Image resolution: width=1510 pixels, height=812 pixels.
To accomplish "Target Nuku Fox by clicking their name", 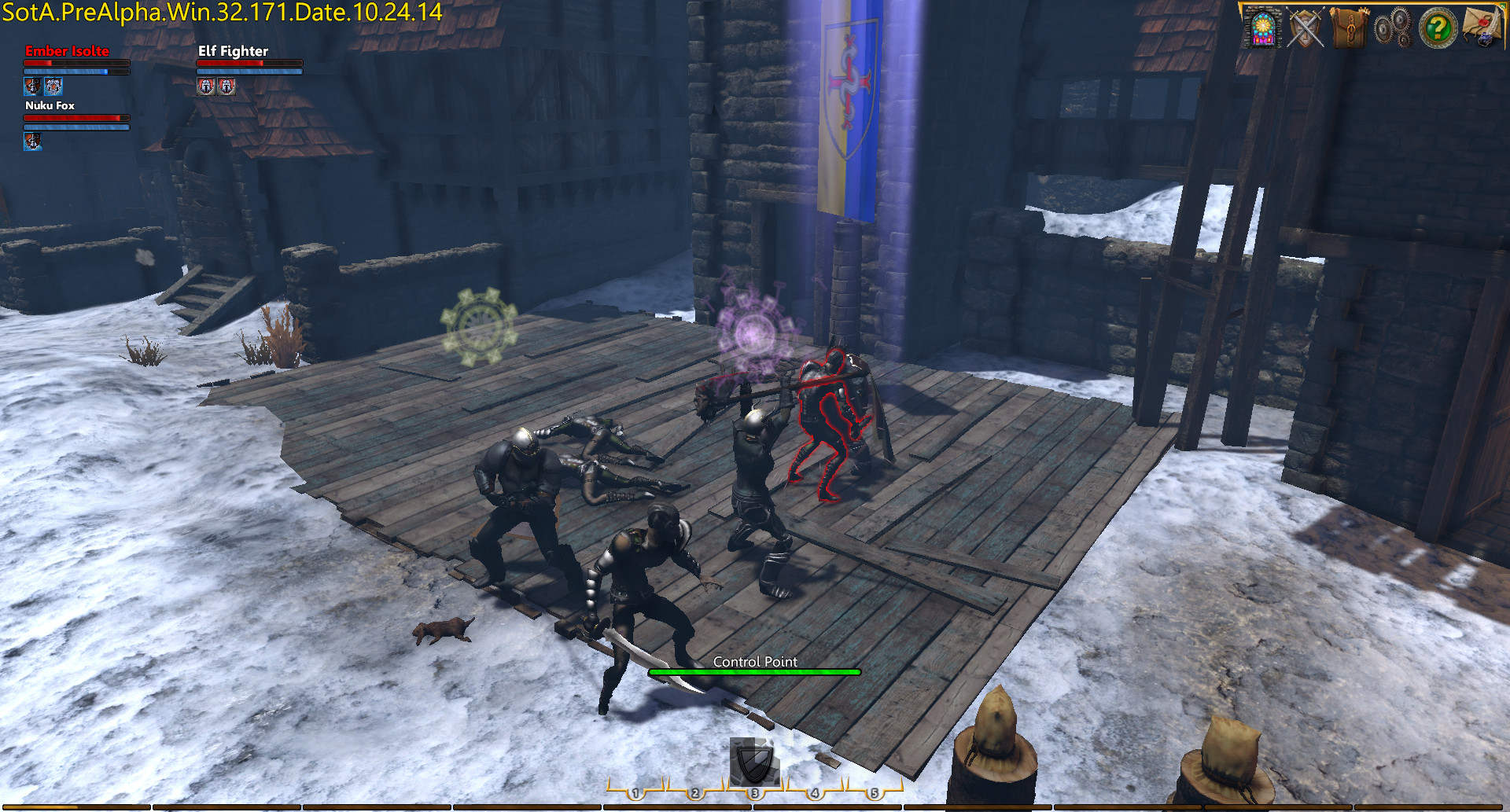I will click(x=50, y=105).
